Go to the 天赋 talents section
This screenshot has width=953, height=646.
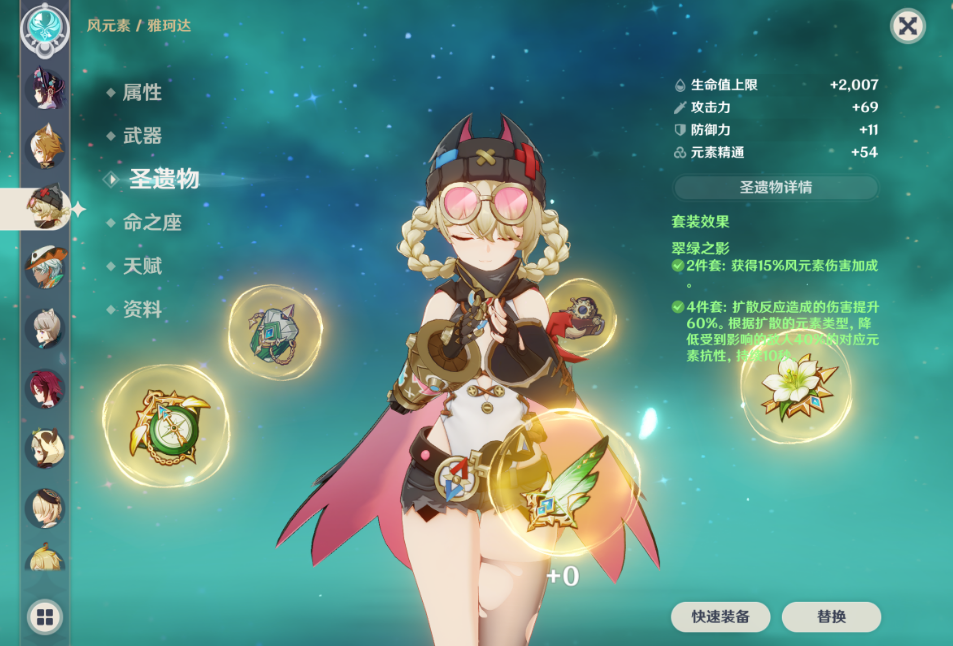(x=142, y=266)
